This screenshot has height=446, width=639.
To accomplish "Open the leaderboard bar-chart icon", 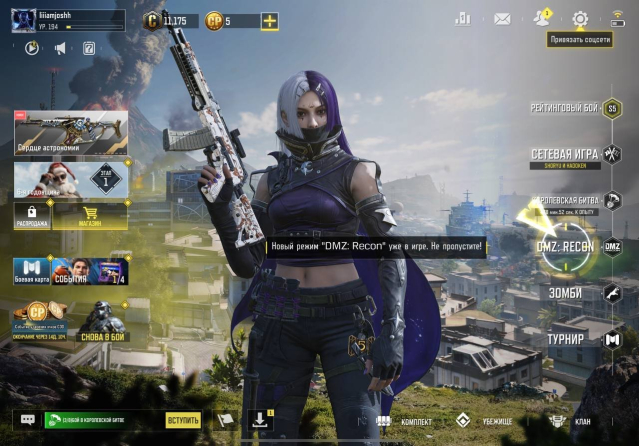I will click(462, 19).
